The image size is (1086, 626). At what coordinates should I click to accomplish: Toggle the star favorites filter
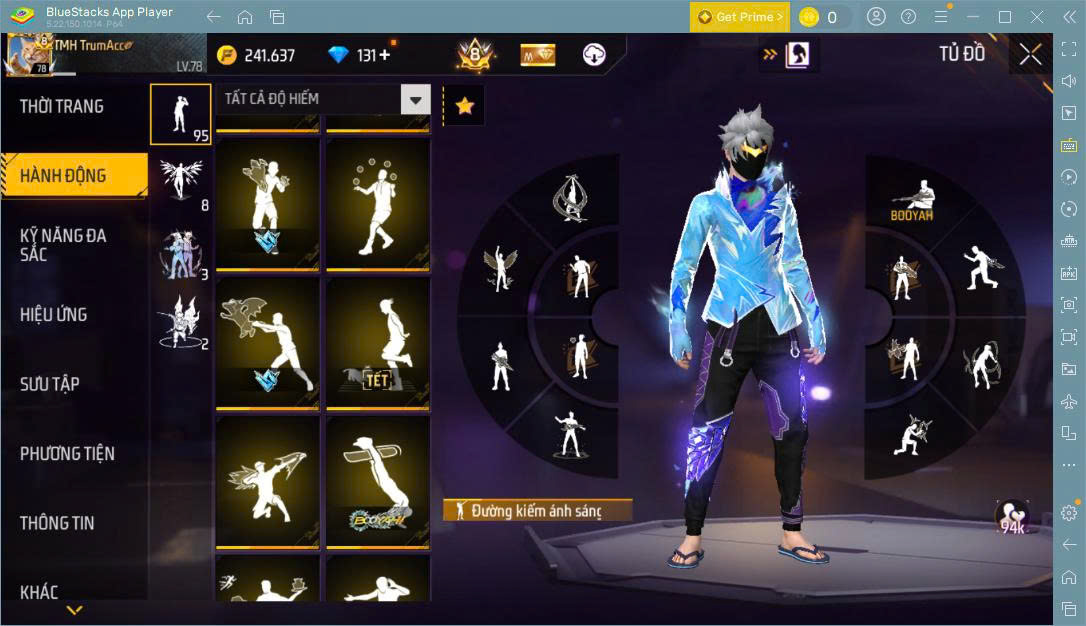(464, 106)
